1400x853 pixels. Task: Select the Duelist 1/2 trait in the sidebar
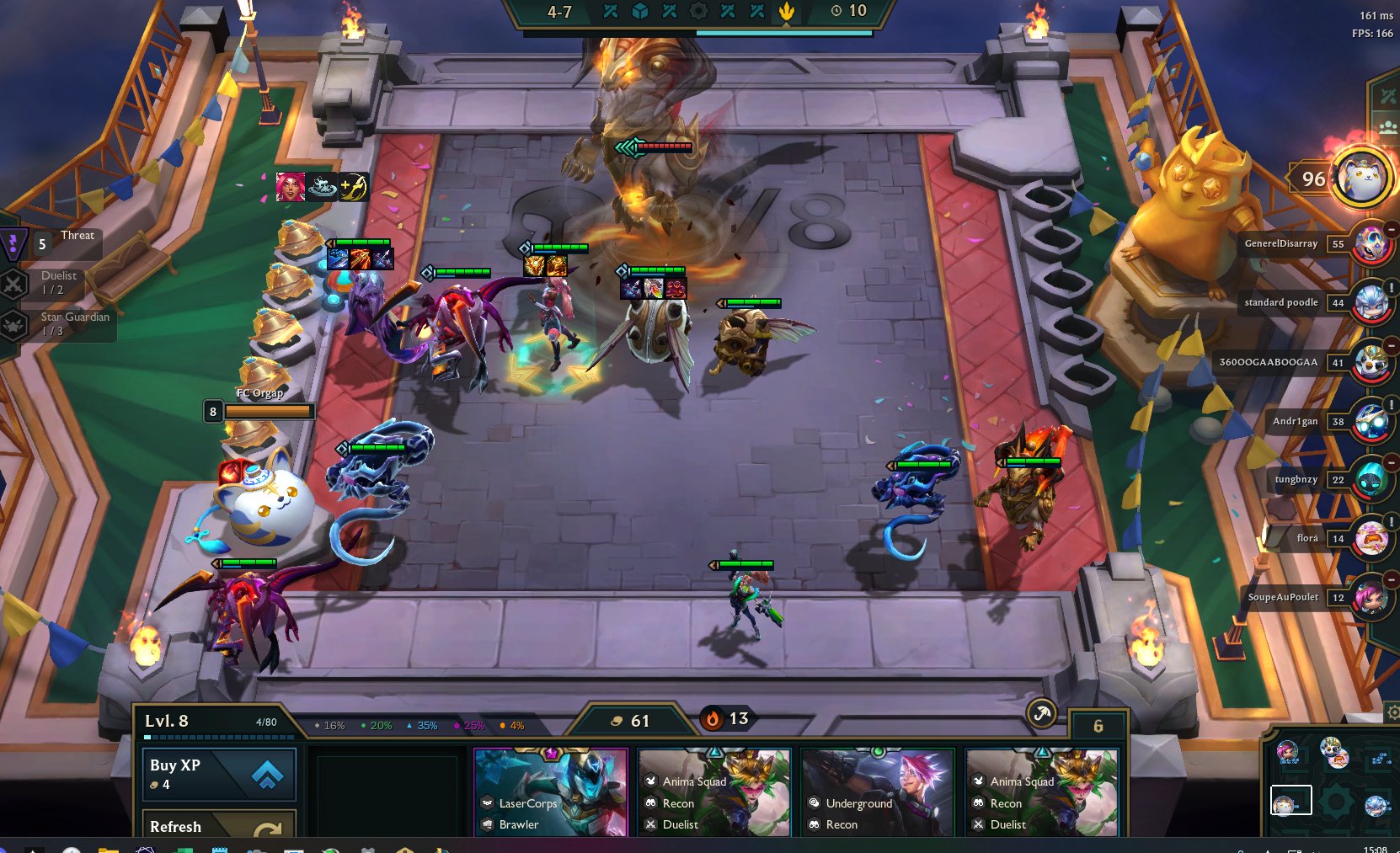(13, 283)
